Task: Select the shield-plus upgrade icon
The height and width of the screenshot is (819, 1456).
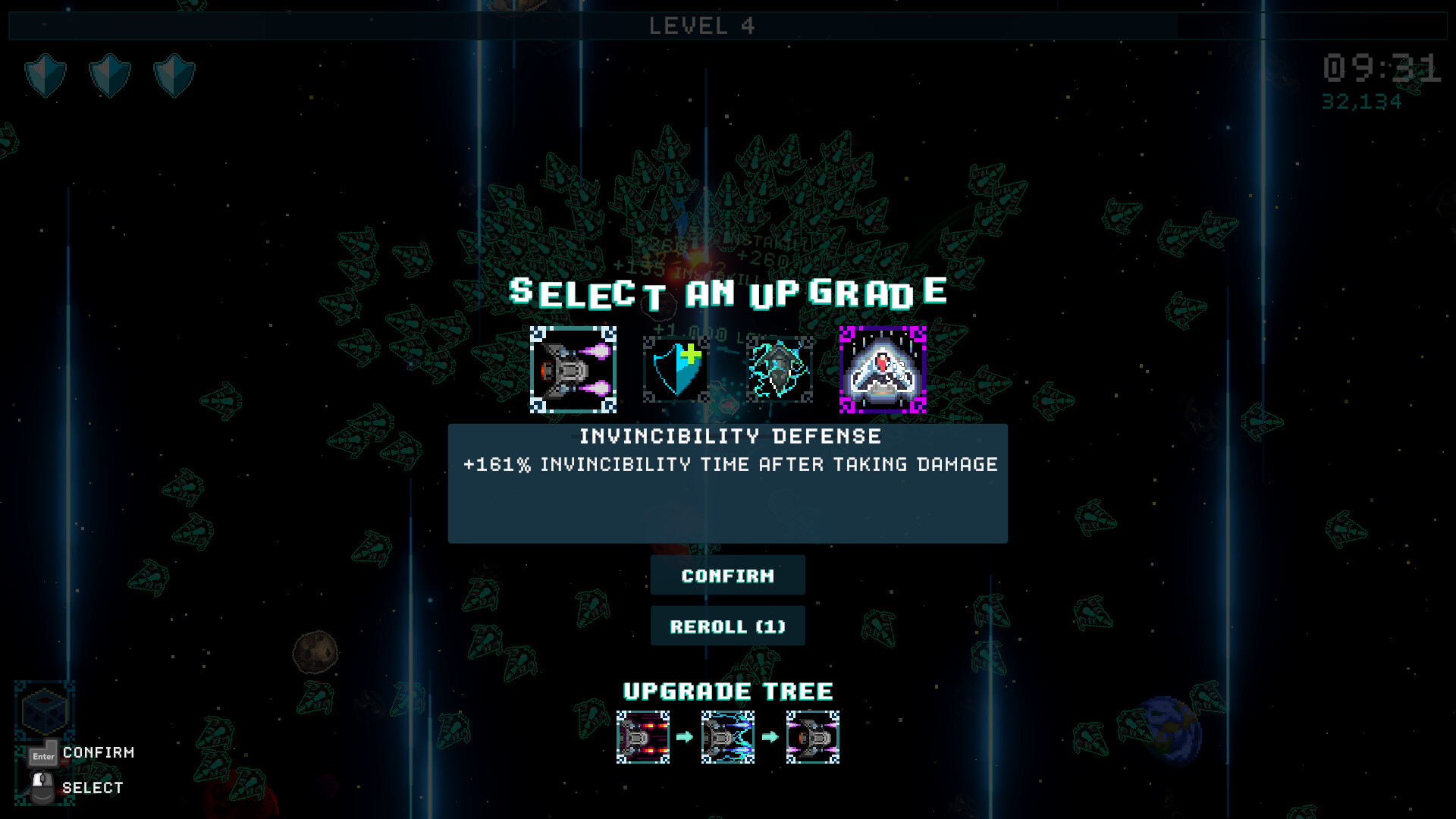Action: [x=674, y=369]
